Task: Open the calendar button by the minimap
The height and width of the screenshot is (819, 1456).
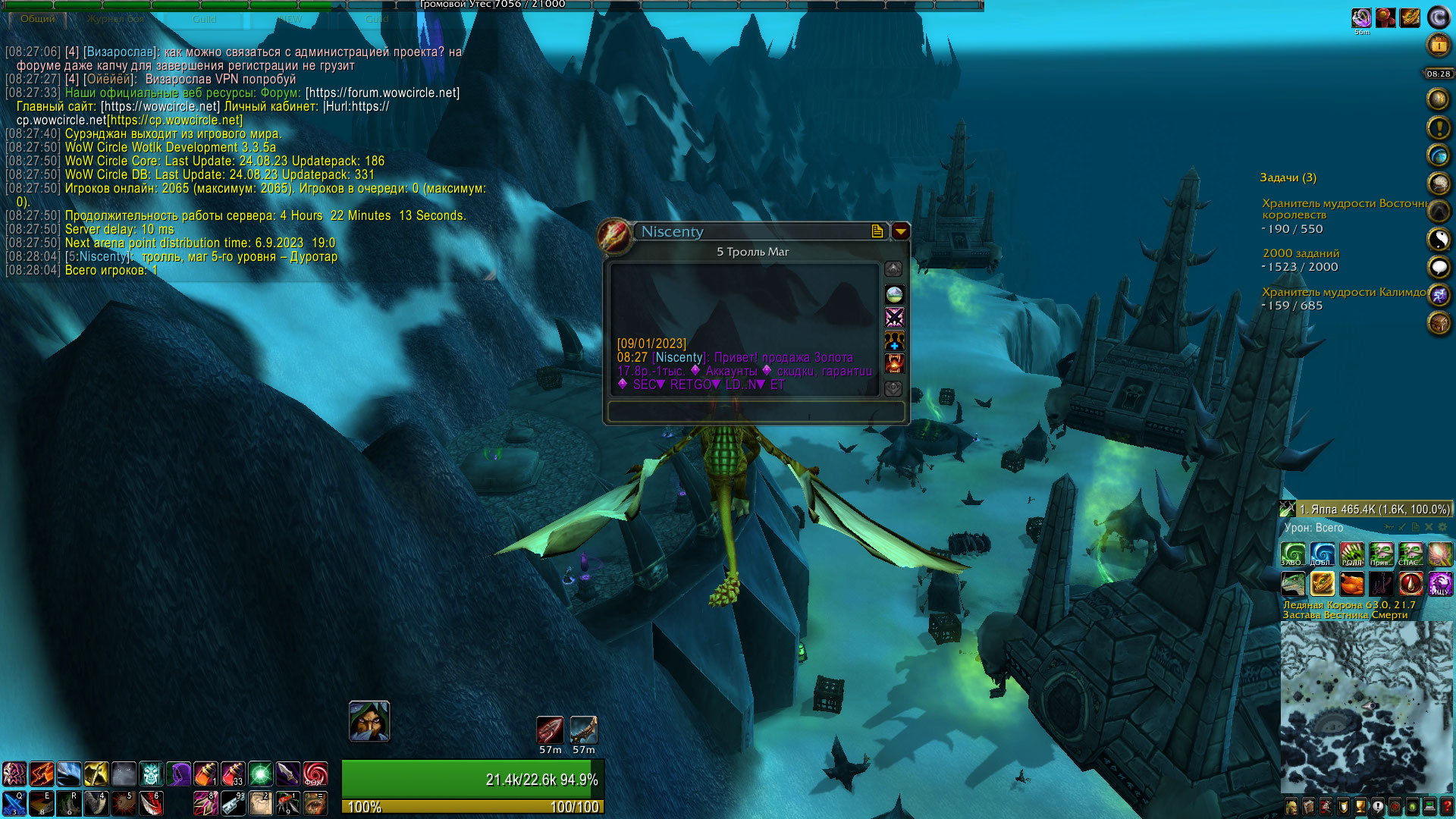Action: 1439,46
